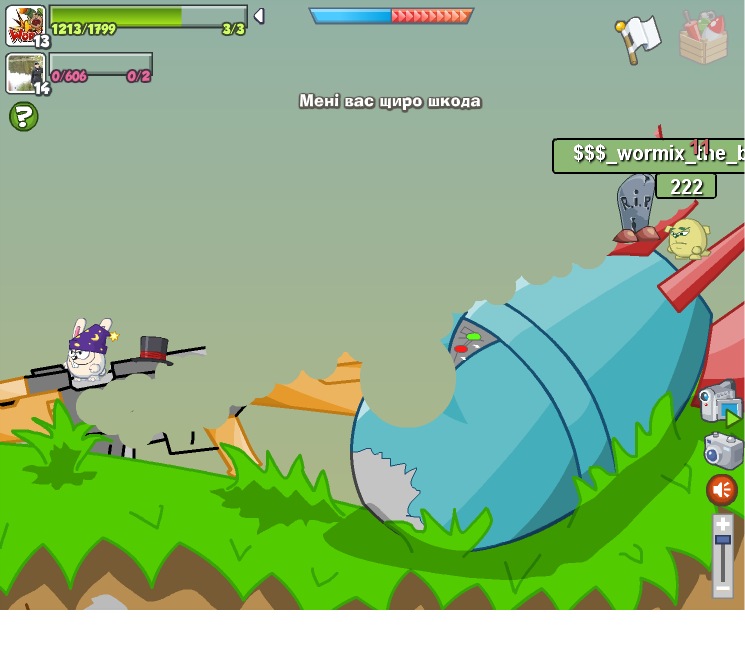Viewport: 745px width, 650px height.
Task: Start the video camera replay recording
Action: [x=720, y=401]
